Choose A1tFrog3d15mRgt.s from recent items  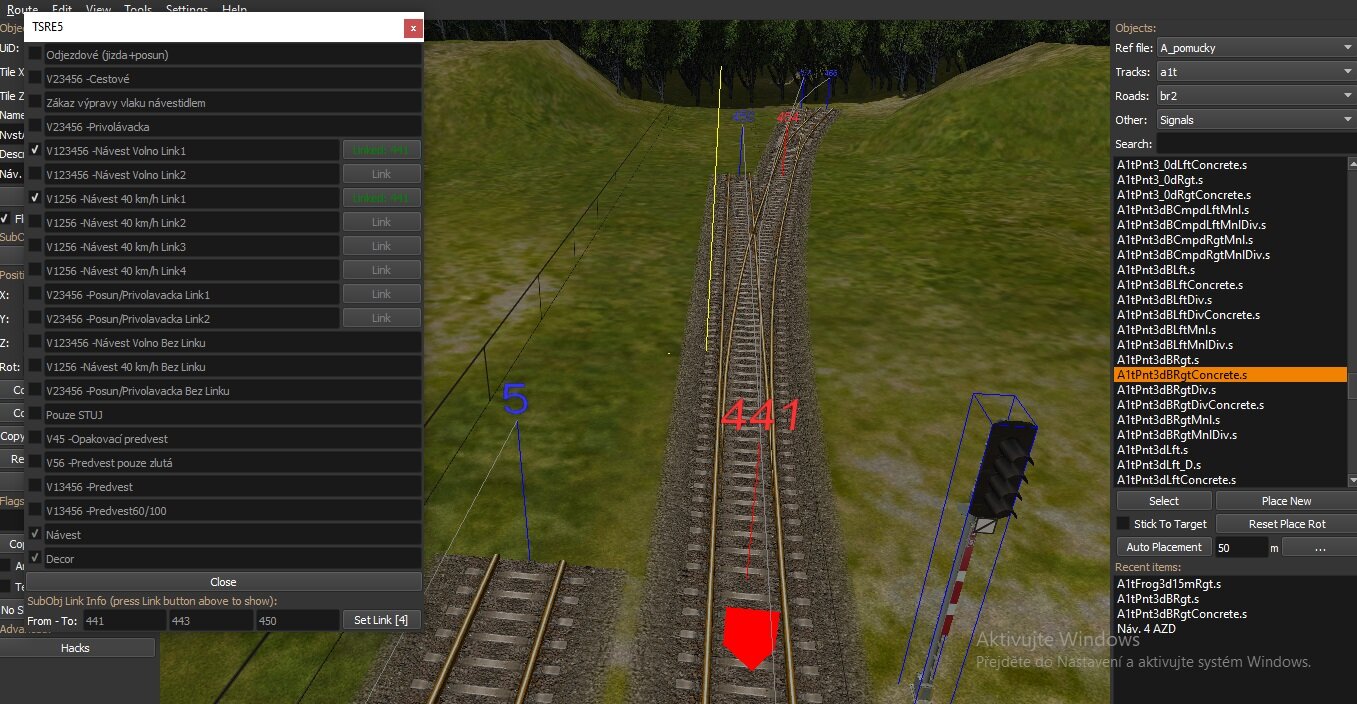(x=1168, y=584)
